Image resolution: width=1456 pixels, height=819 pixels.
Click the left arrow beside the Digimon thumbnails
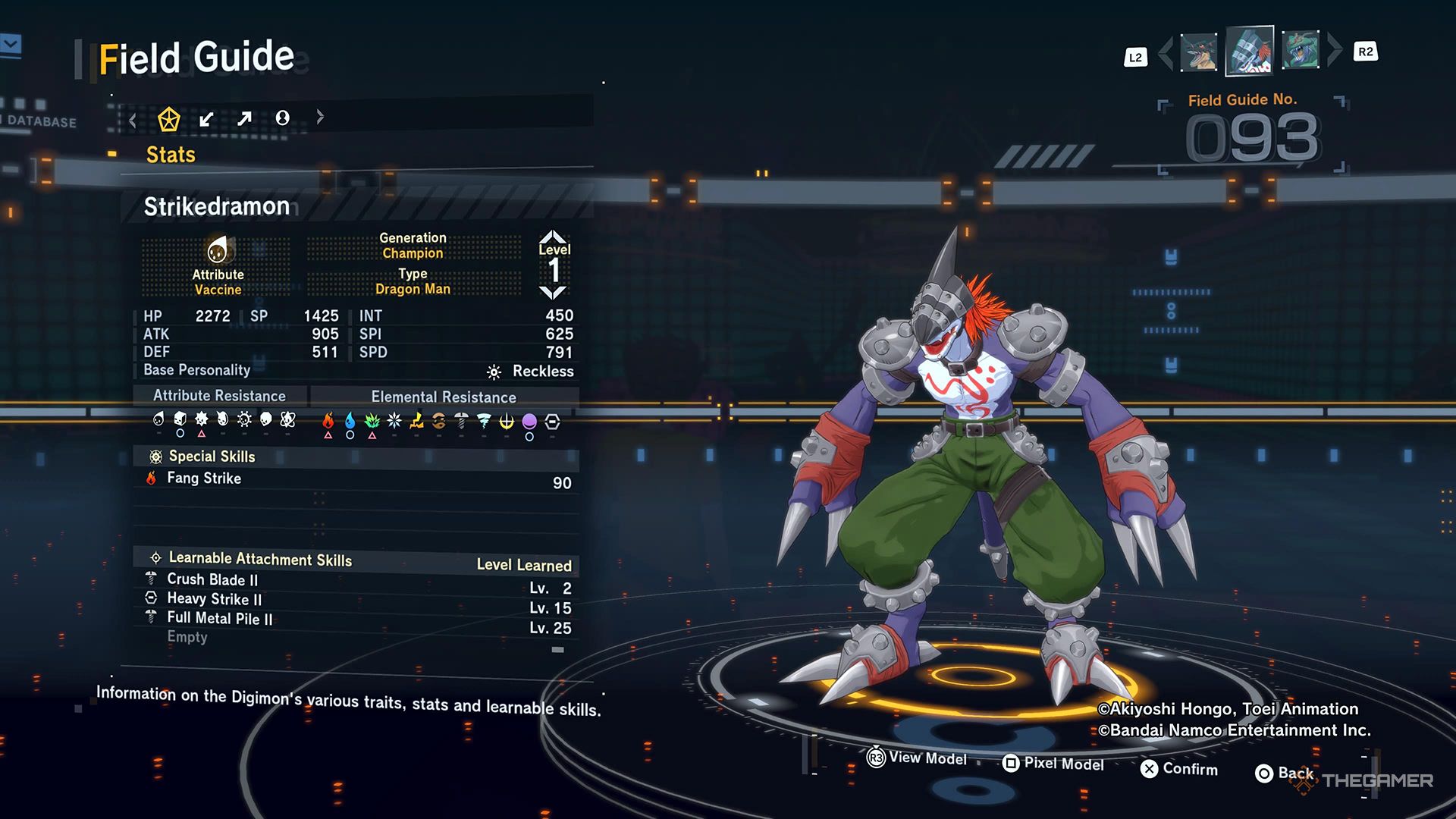coord(1166,52)
